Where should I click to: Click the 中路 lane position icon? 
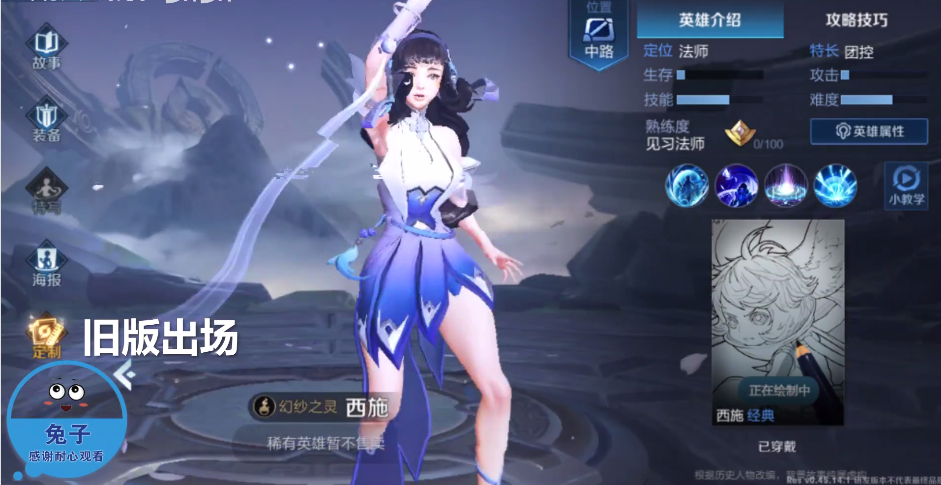click(x=599, y=36)
